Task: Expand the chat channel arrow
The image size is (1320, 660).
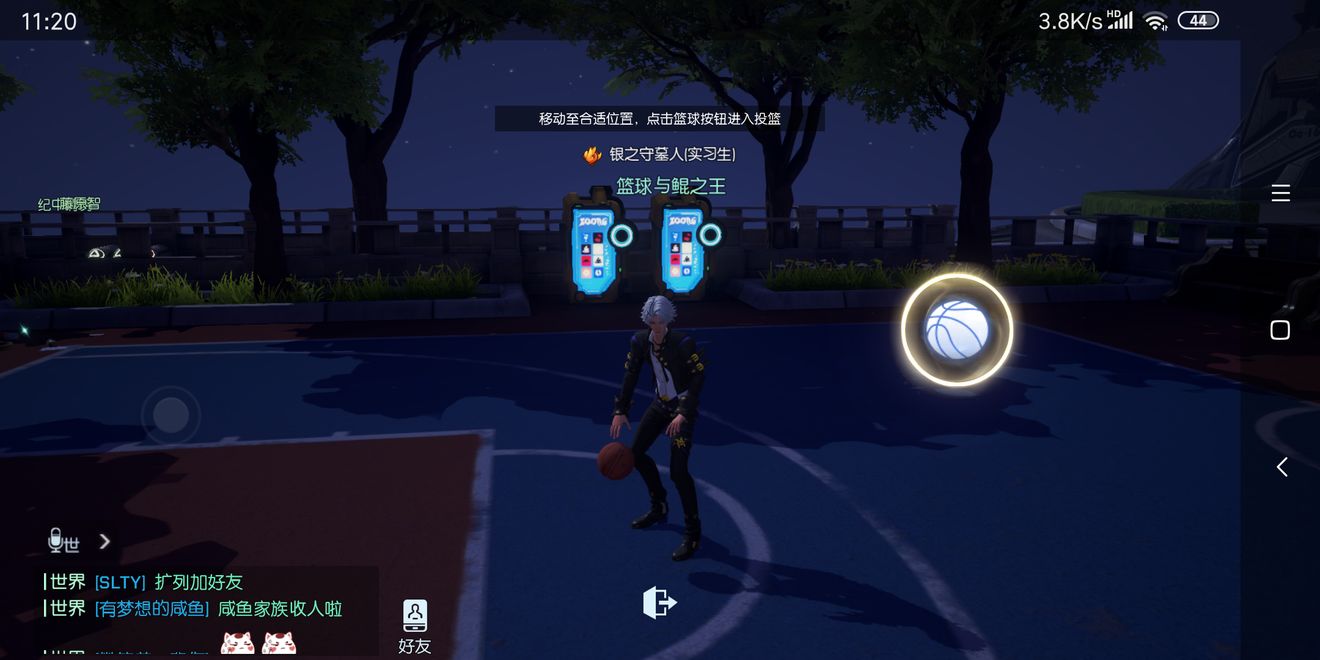Action: tap(104, 541)
